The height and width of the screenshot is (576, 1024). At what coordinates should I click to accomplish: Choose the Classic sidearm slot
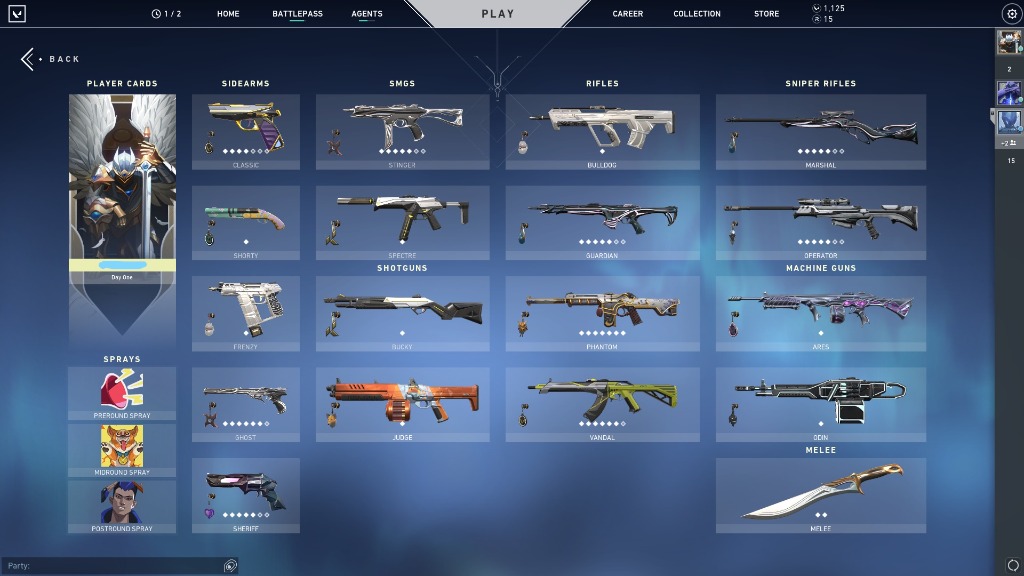click(x=246, y=132)
